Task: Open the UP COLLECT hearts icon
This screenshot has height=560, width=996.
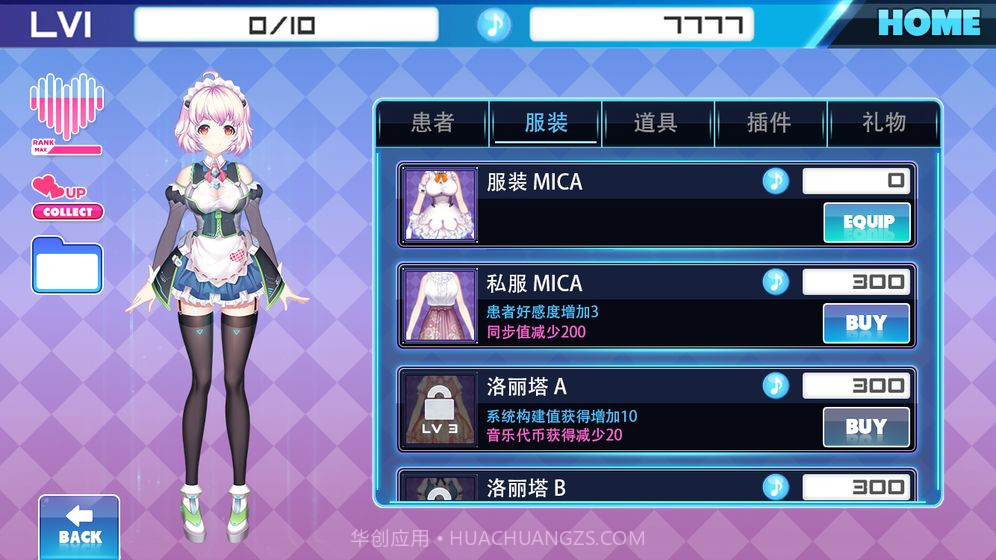Action: tap(67, 197)
